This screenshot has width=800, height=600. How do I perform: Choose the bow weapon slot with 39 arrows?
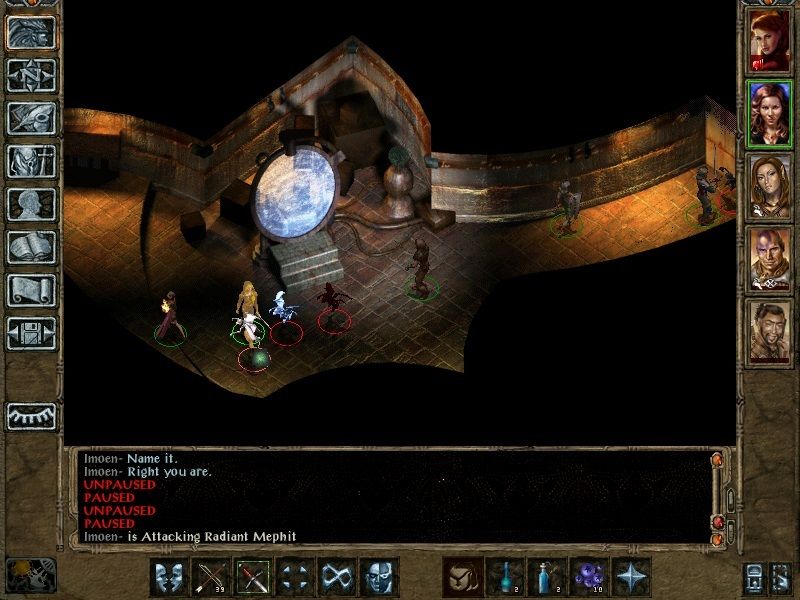[211, 577]
